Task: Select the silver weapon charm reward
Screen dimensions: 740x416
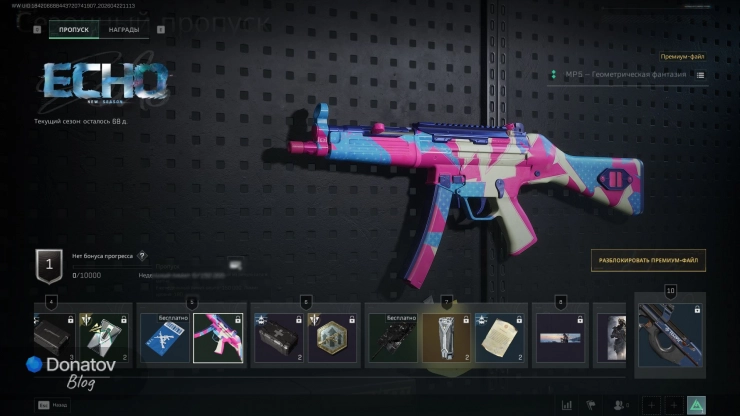Action: [446, 336]
